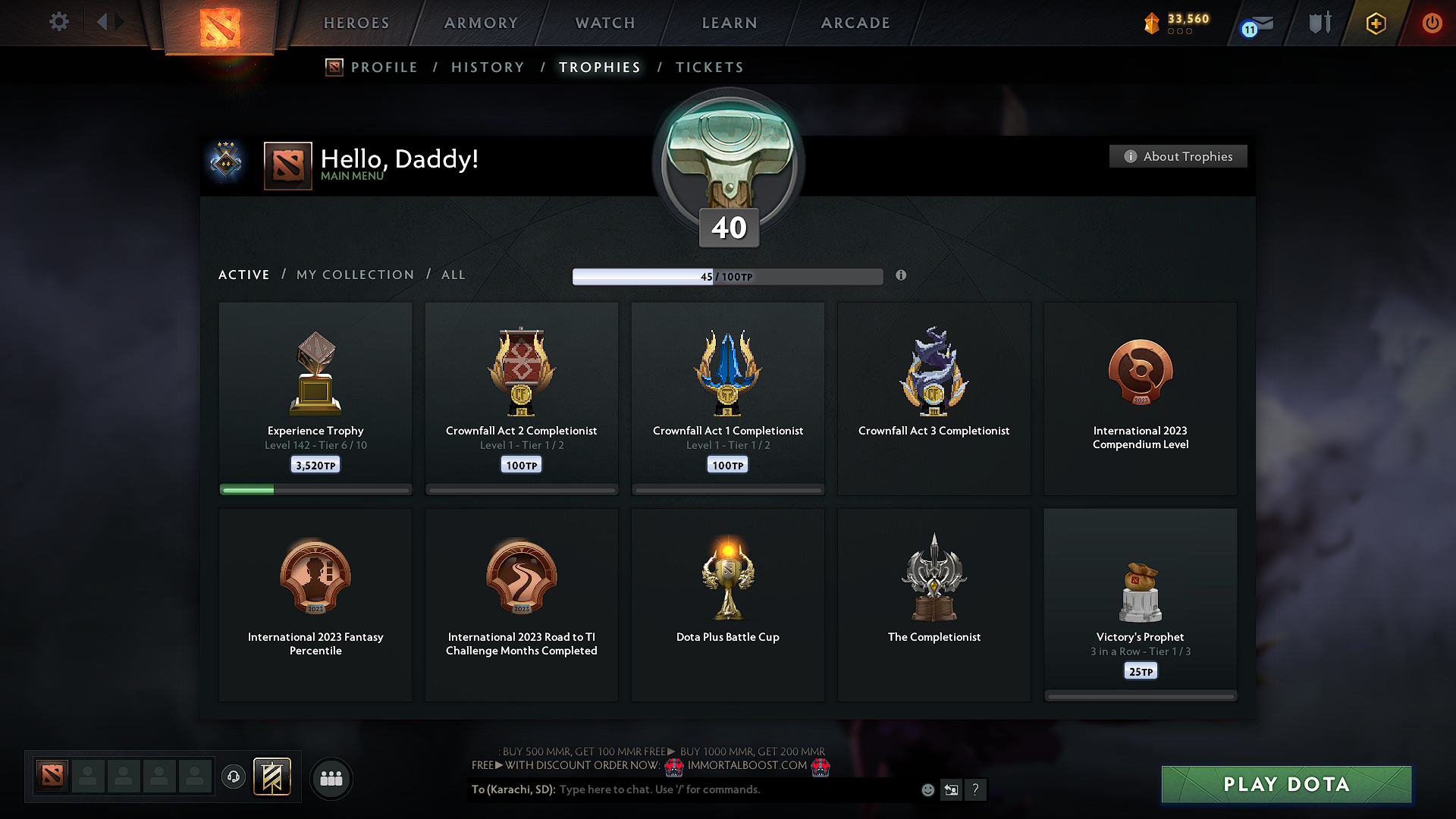Image resolution: width=1456 pixels, height=819 pixels.
Task: Open the emoji picker beside chat box
Action: coord(927,789)
